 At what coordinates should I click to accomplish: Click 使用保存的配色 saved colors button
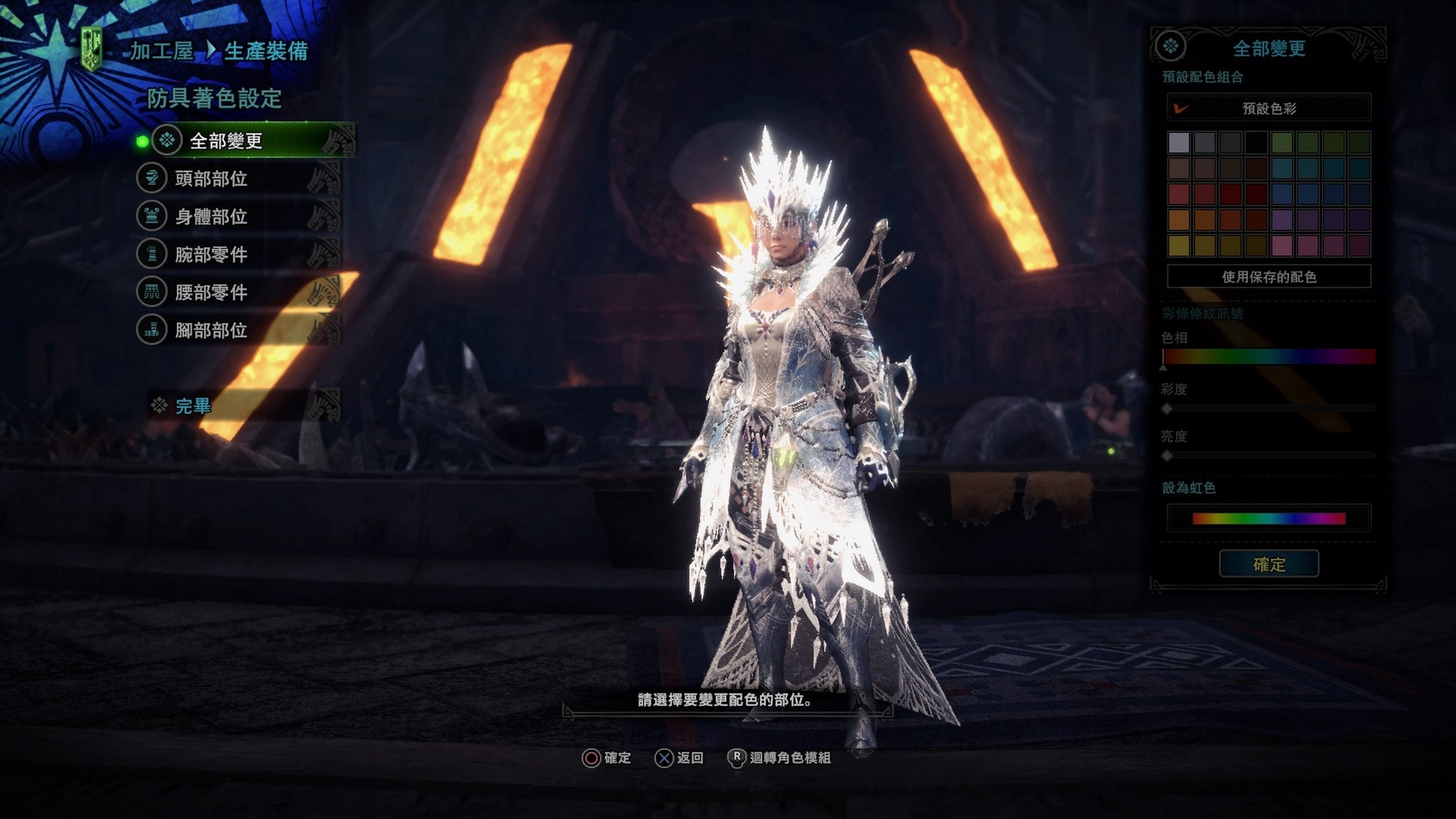(1269, 277)
